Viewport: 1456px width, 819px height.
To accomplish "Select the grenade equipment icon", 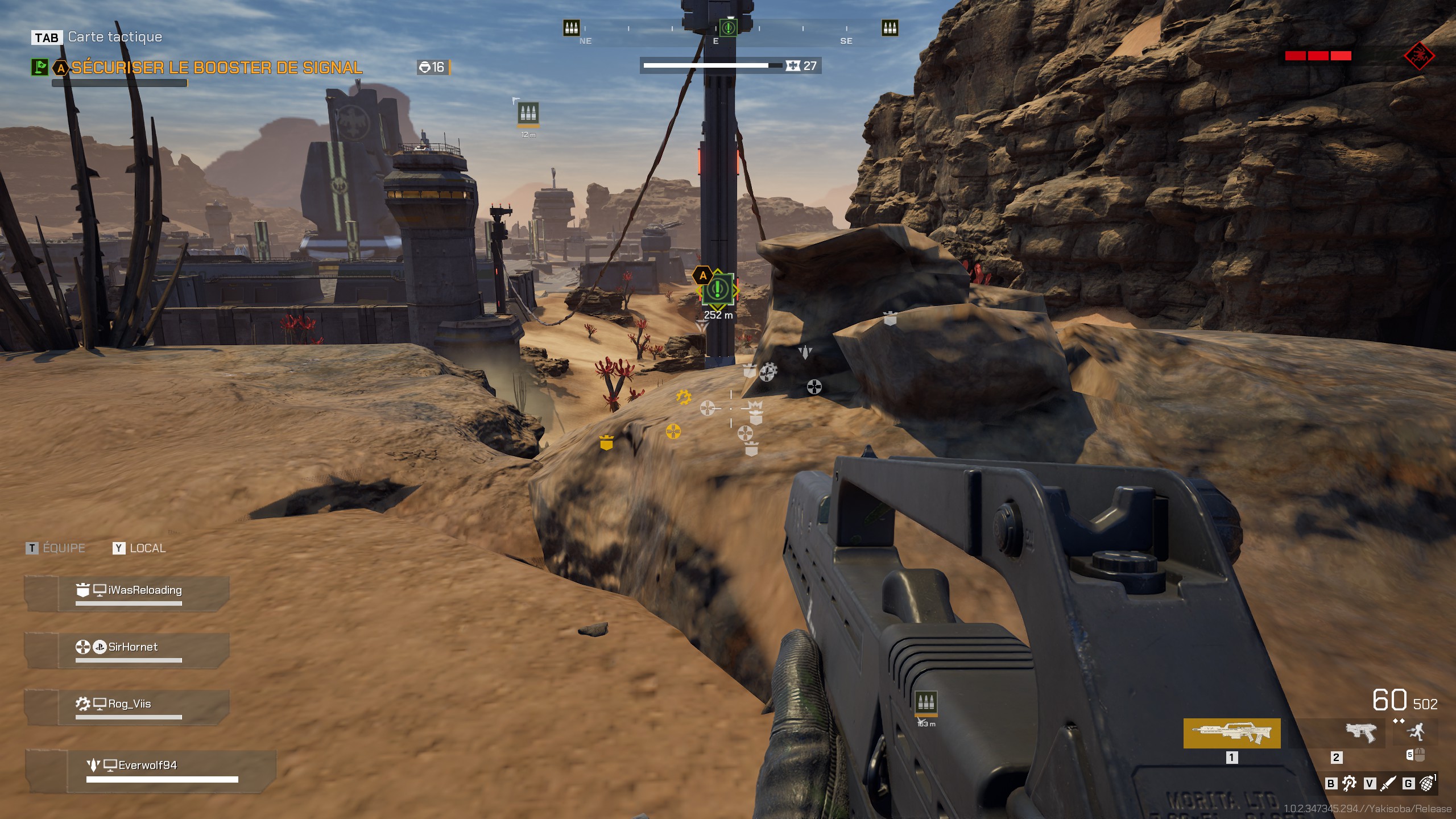I will tap(1427, 783).
